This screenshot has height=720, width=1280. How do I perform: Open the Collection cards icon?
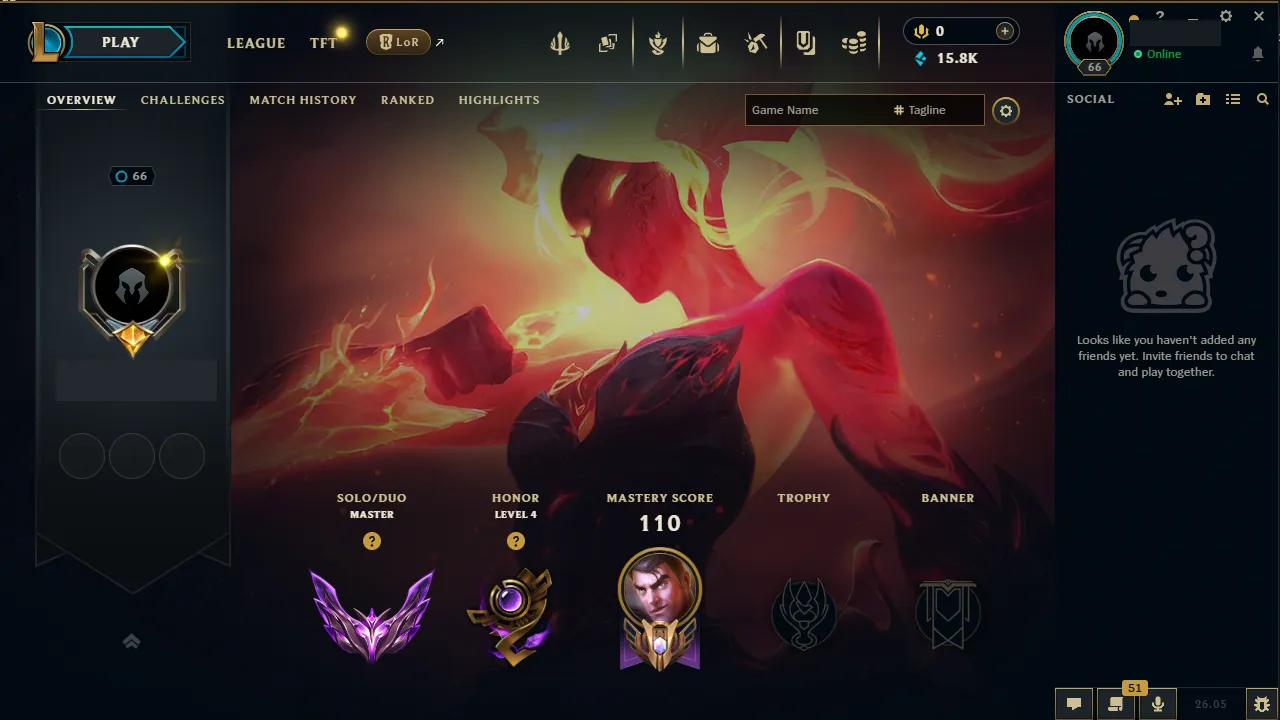pos(608,42)
